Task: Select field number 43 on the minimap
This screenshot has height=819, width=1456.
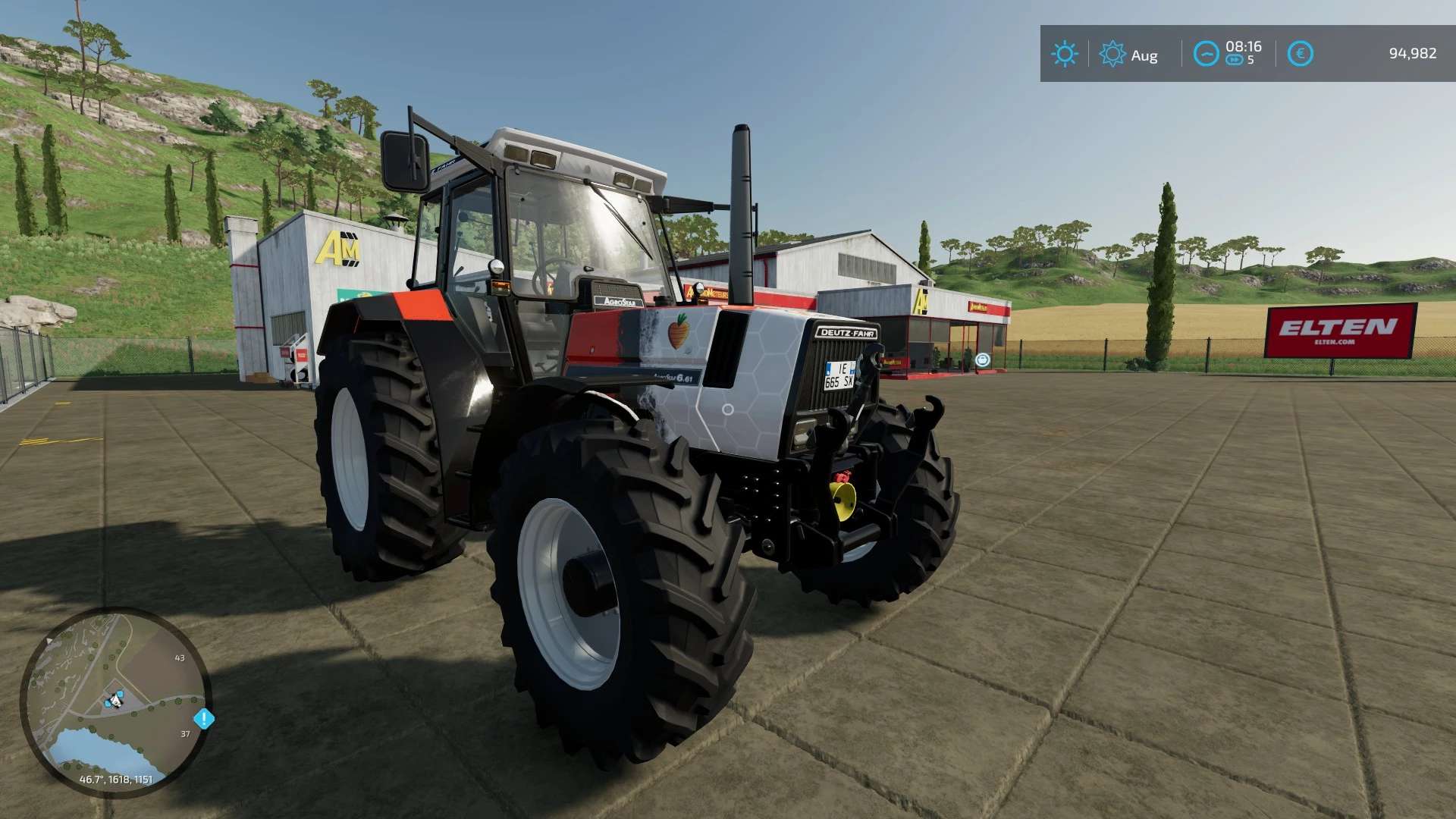Action: 180,658
